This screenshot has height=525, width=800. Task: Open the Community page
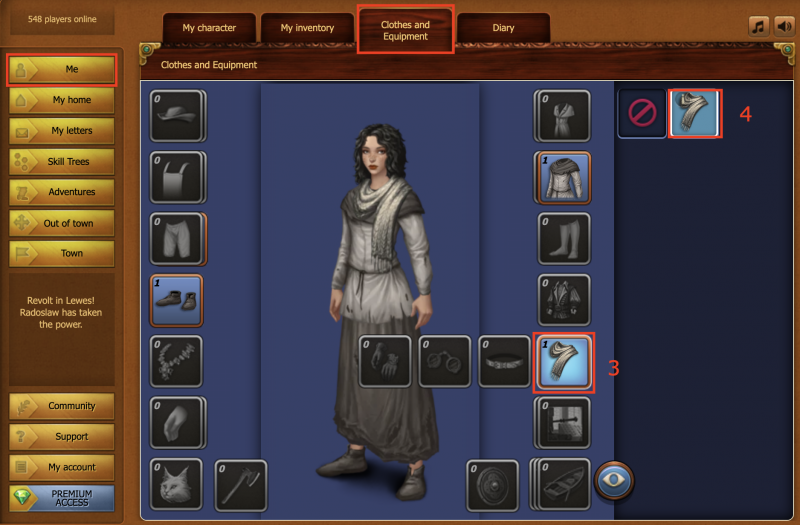pos(62,406)
